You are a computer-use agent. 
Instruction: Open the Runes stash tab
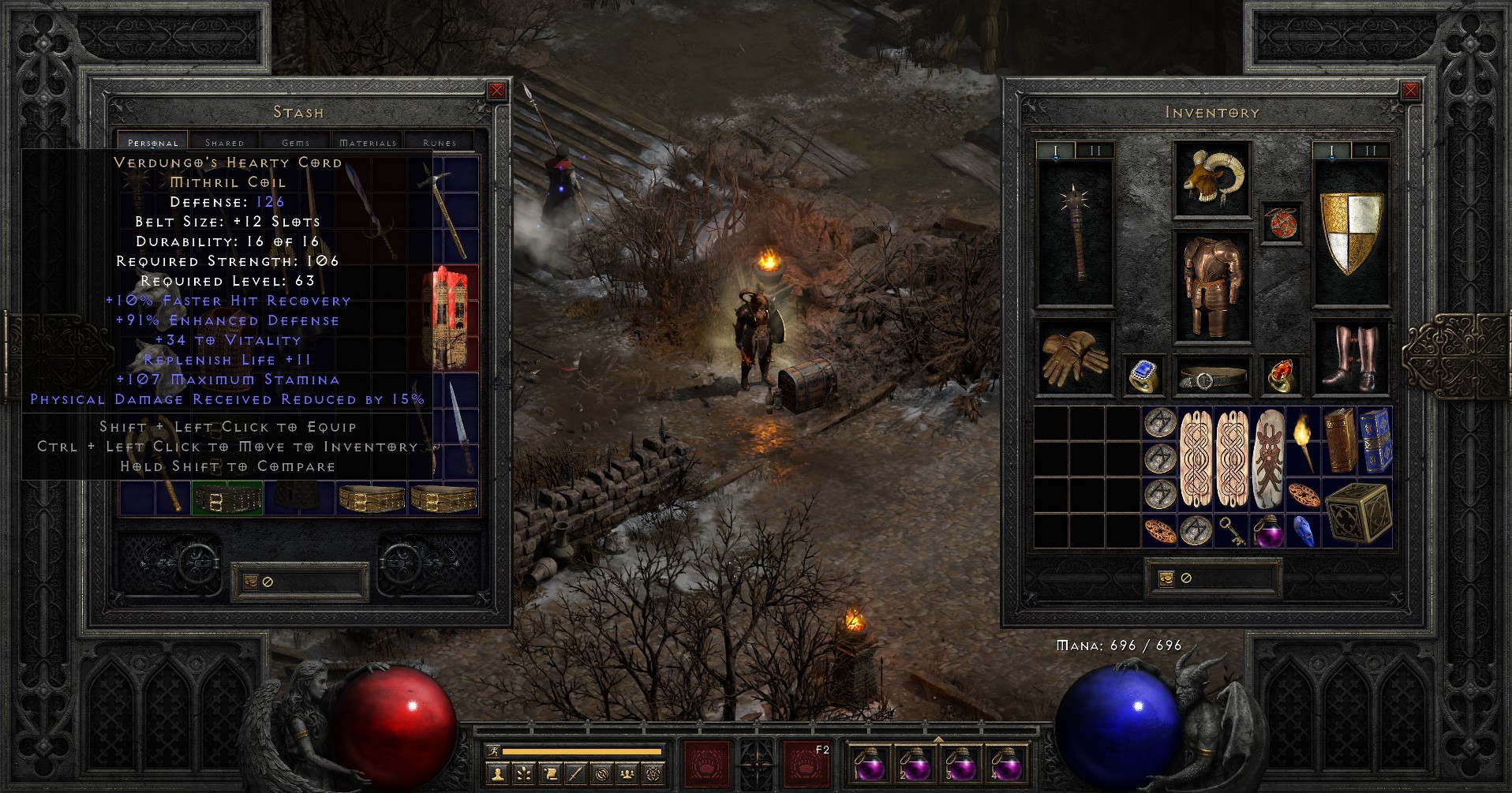(439, 142)
